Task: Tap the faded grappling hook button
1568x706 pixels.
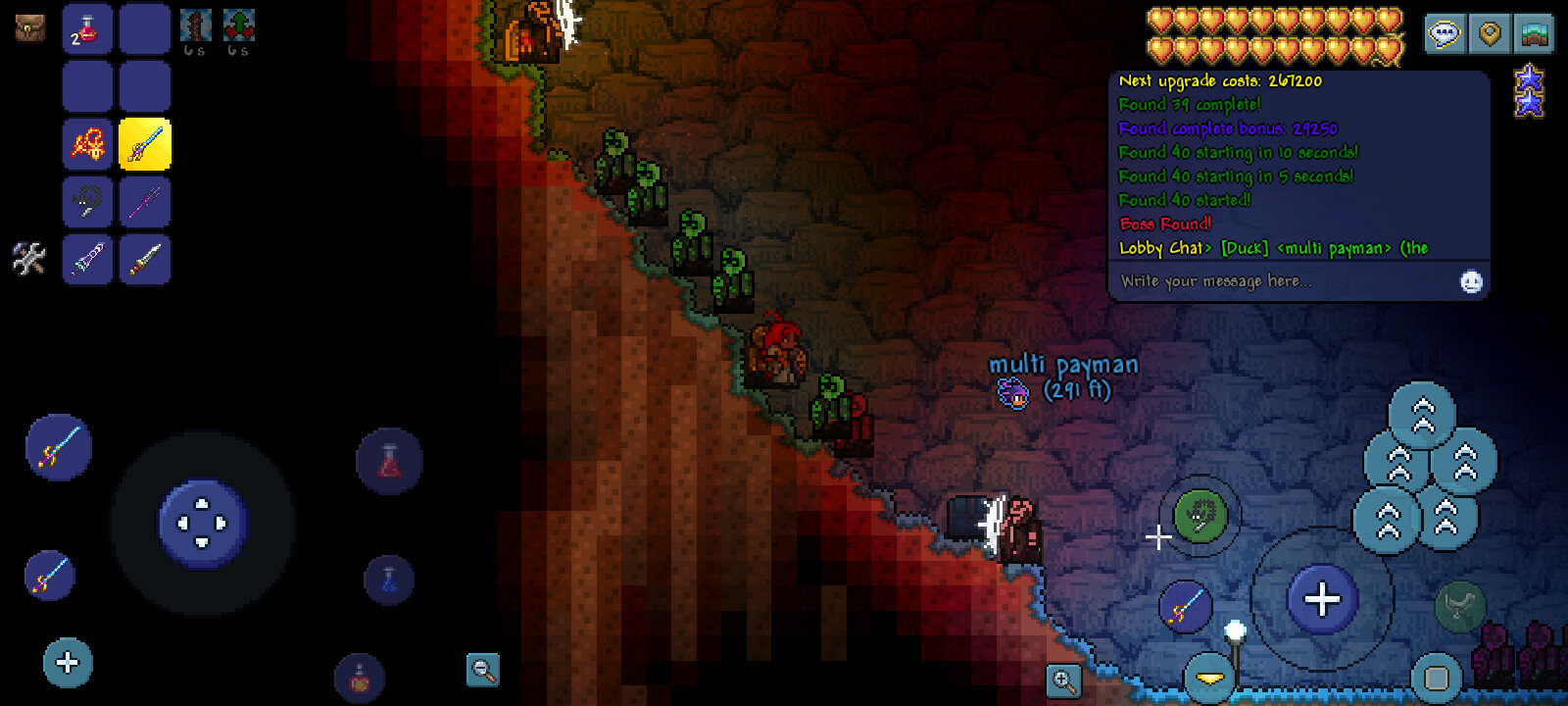Action: 1459,605
